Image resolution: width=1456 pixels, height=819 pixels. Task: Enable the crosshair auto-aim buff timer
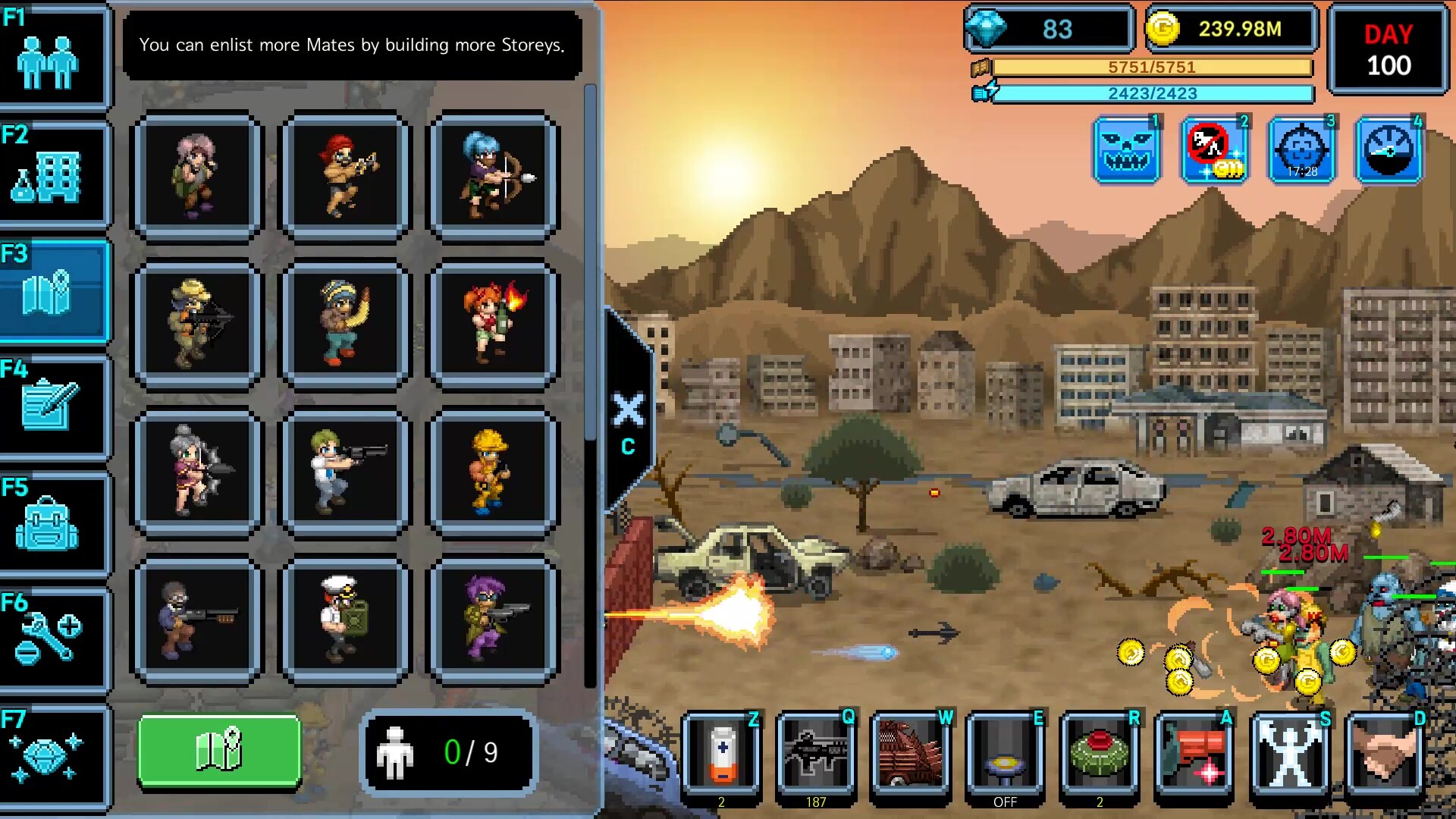click(1302, 149)
